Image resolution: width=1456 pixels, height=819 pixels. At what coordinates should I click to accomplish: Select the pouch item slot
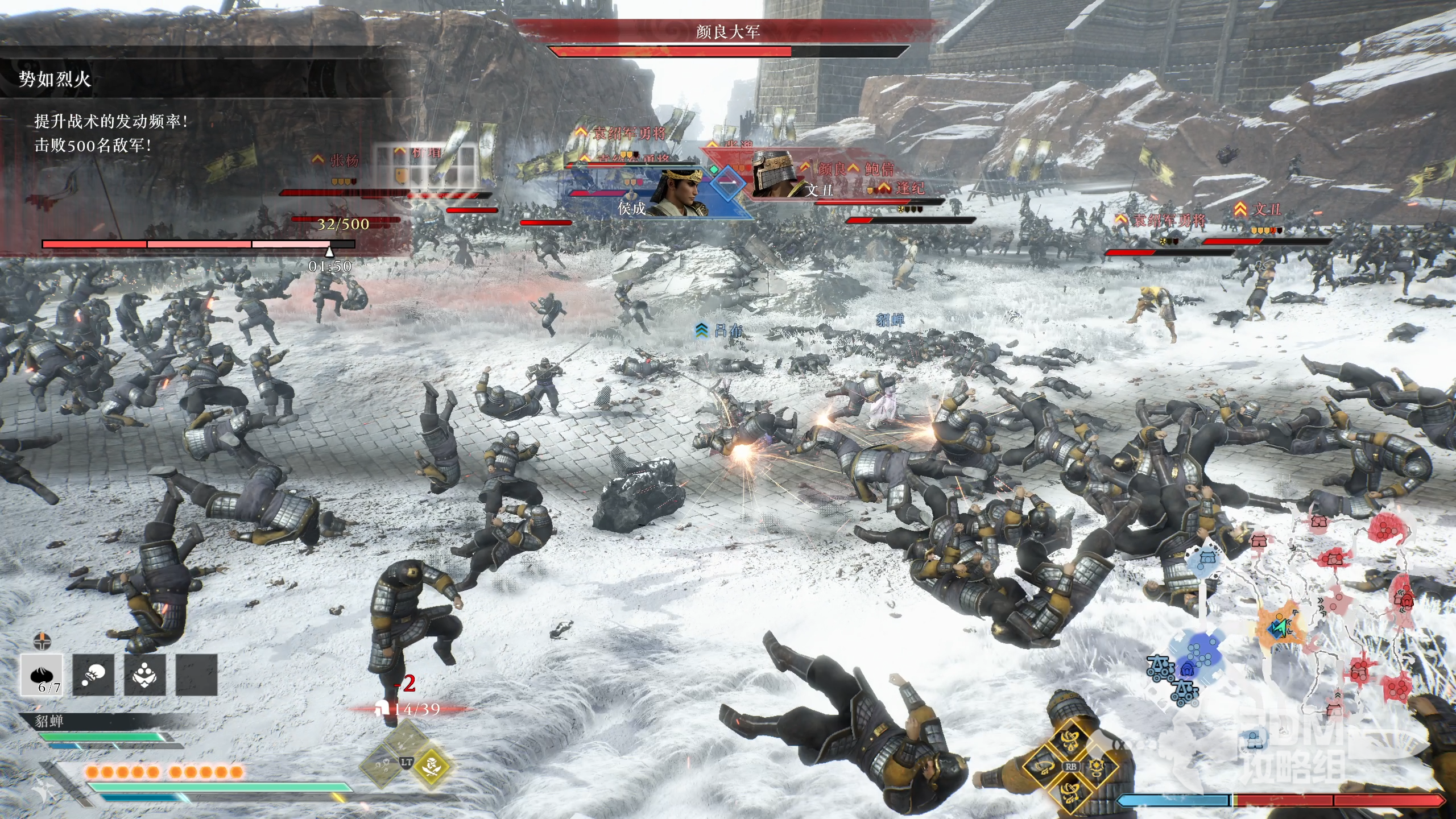pos(93,675)
